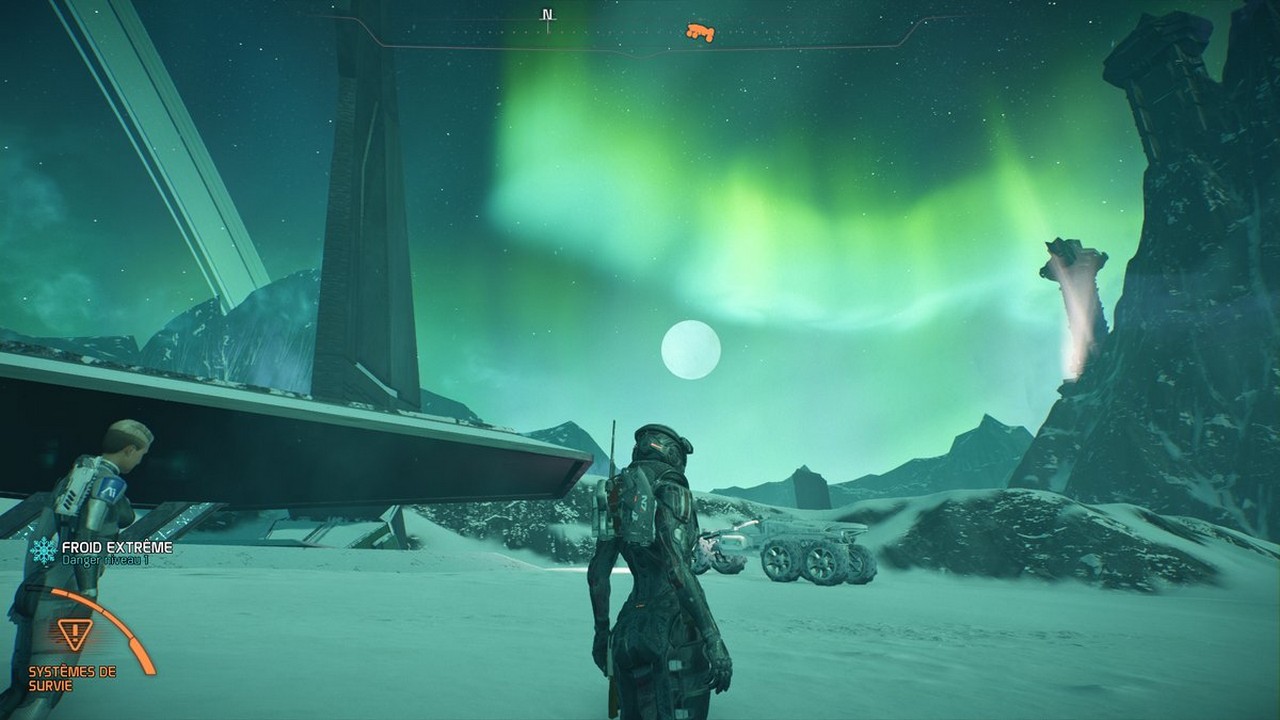Select the north marker on the compass bar
The image size is (1280, 720).
point(547,16)
